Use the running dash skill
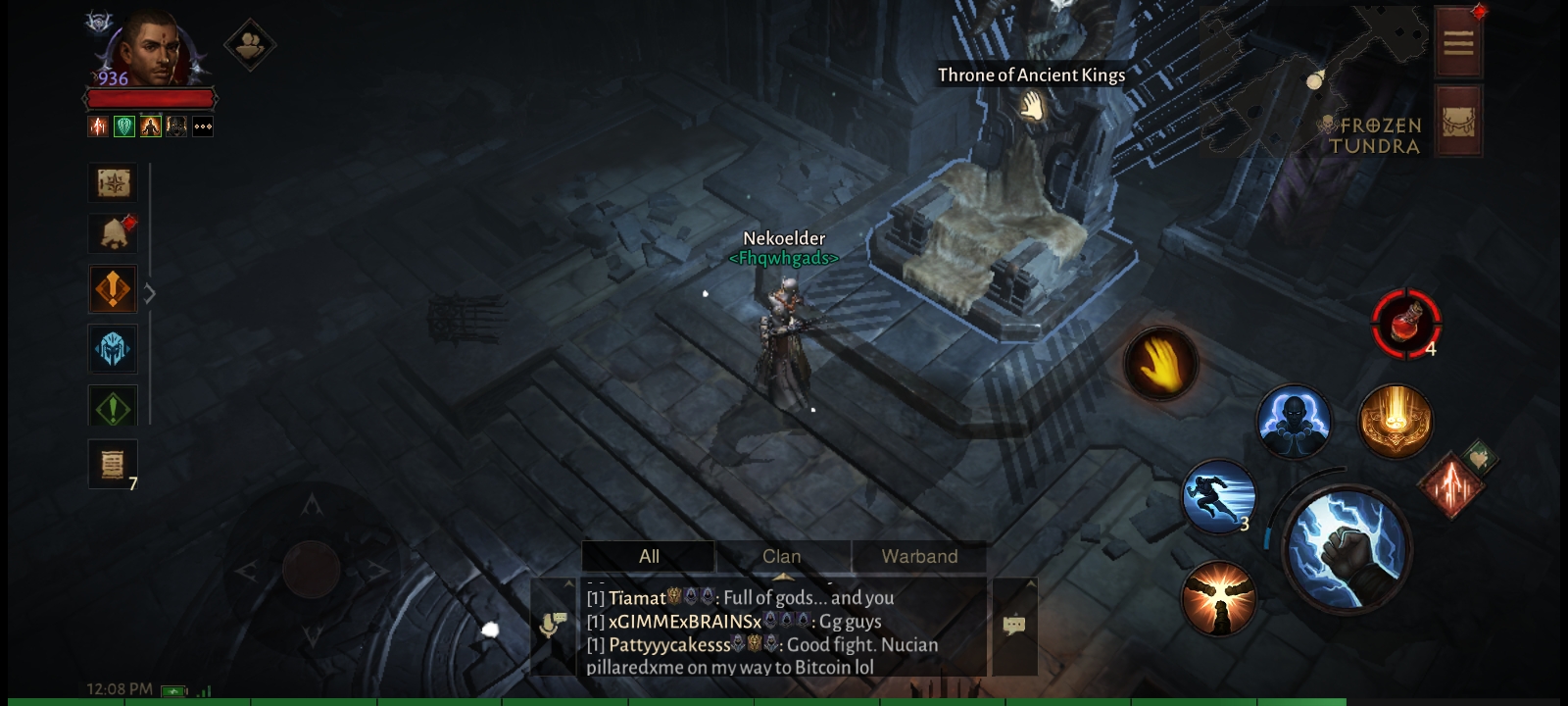 [x=1218, y=497]
